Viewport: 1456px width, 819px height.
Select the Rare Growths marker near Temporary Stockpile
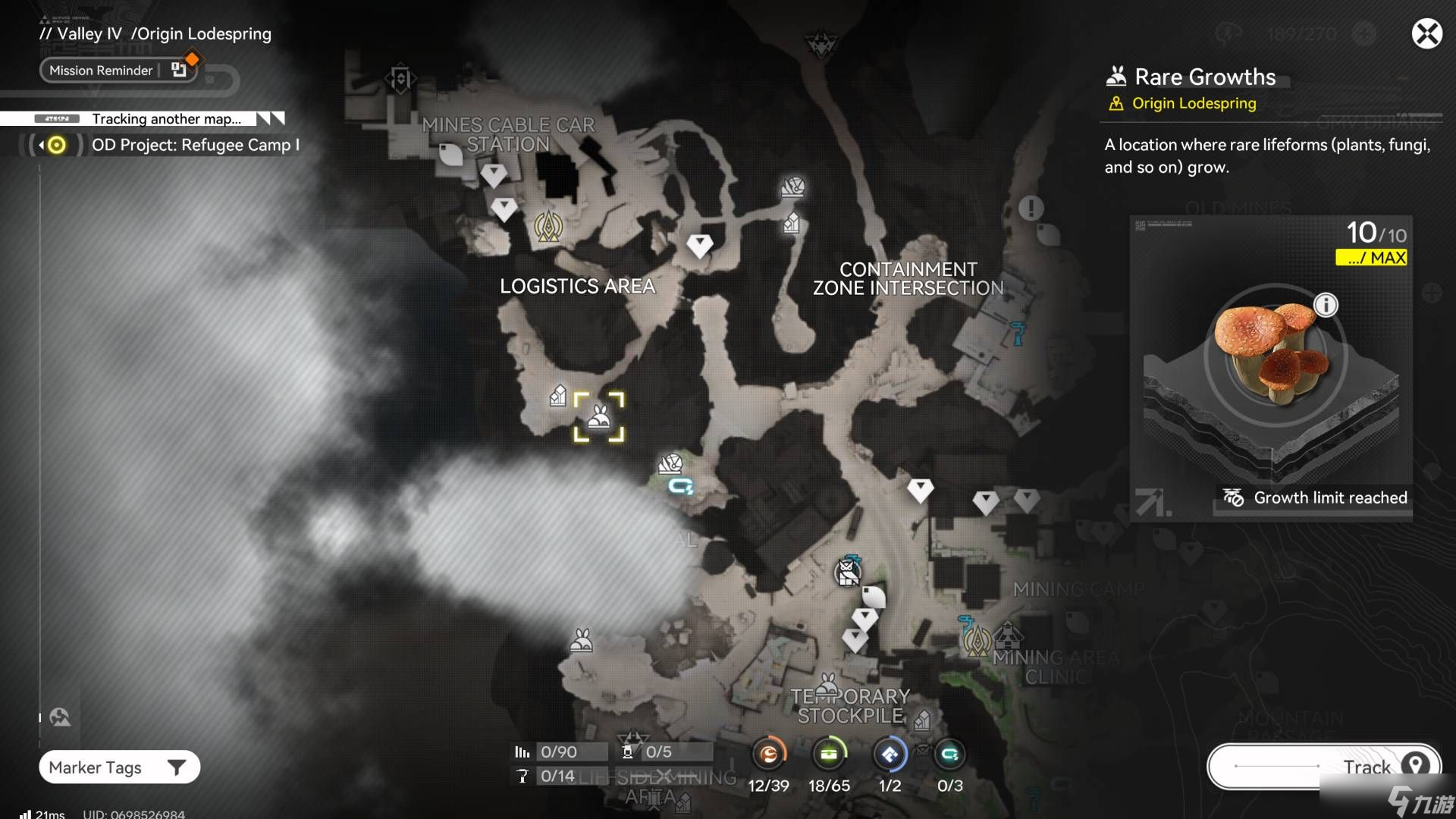829,685
